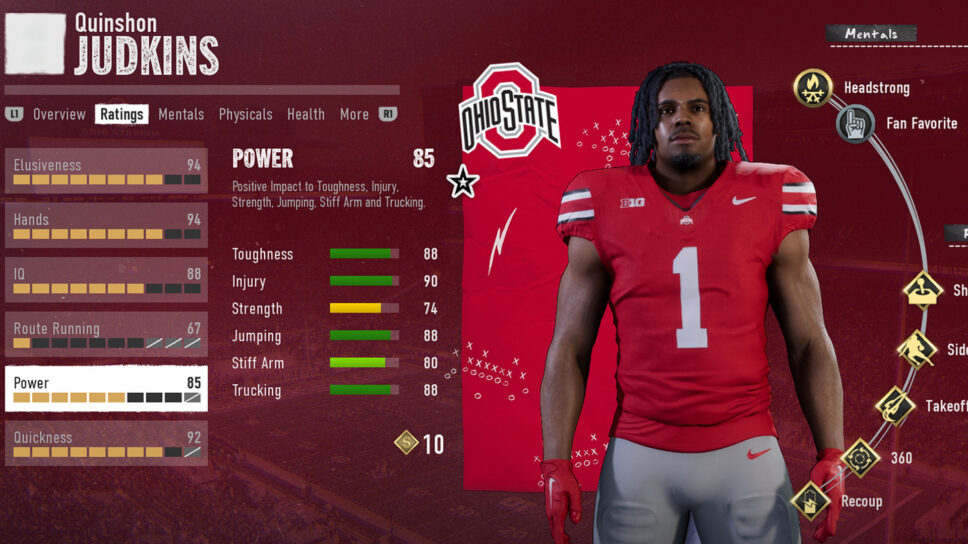Open the More tab

click(x=354, y=114)
